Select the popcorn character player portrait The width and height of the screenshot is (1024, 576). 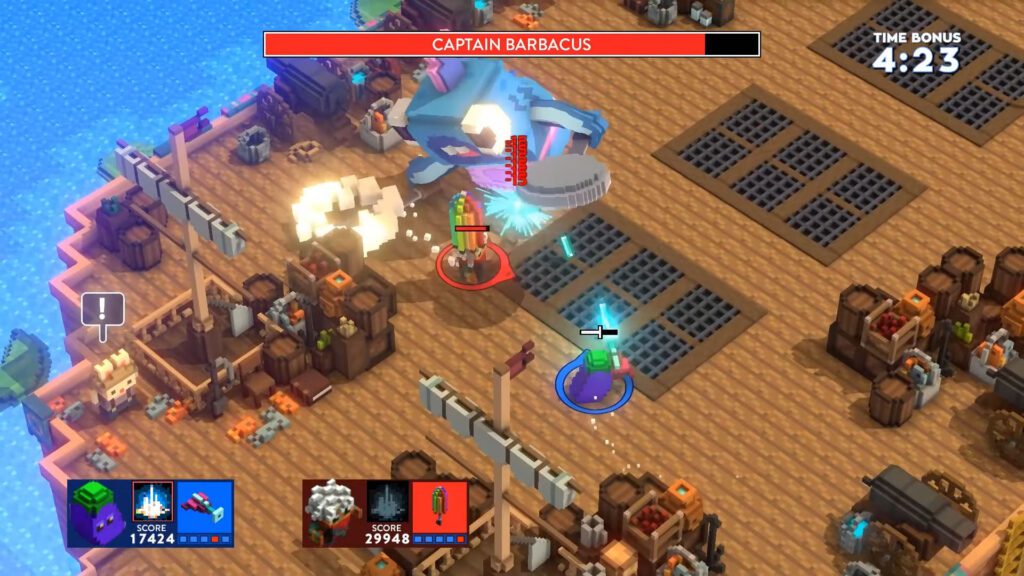(x=332, y=512)
